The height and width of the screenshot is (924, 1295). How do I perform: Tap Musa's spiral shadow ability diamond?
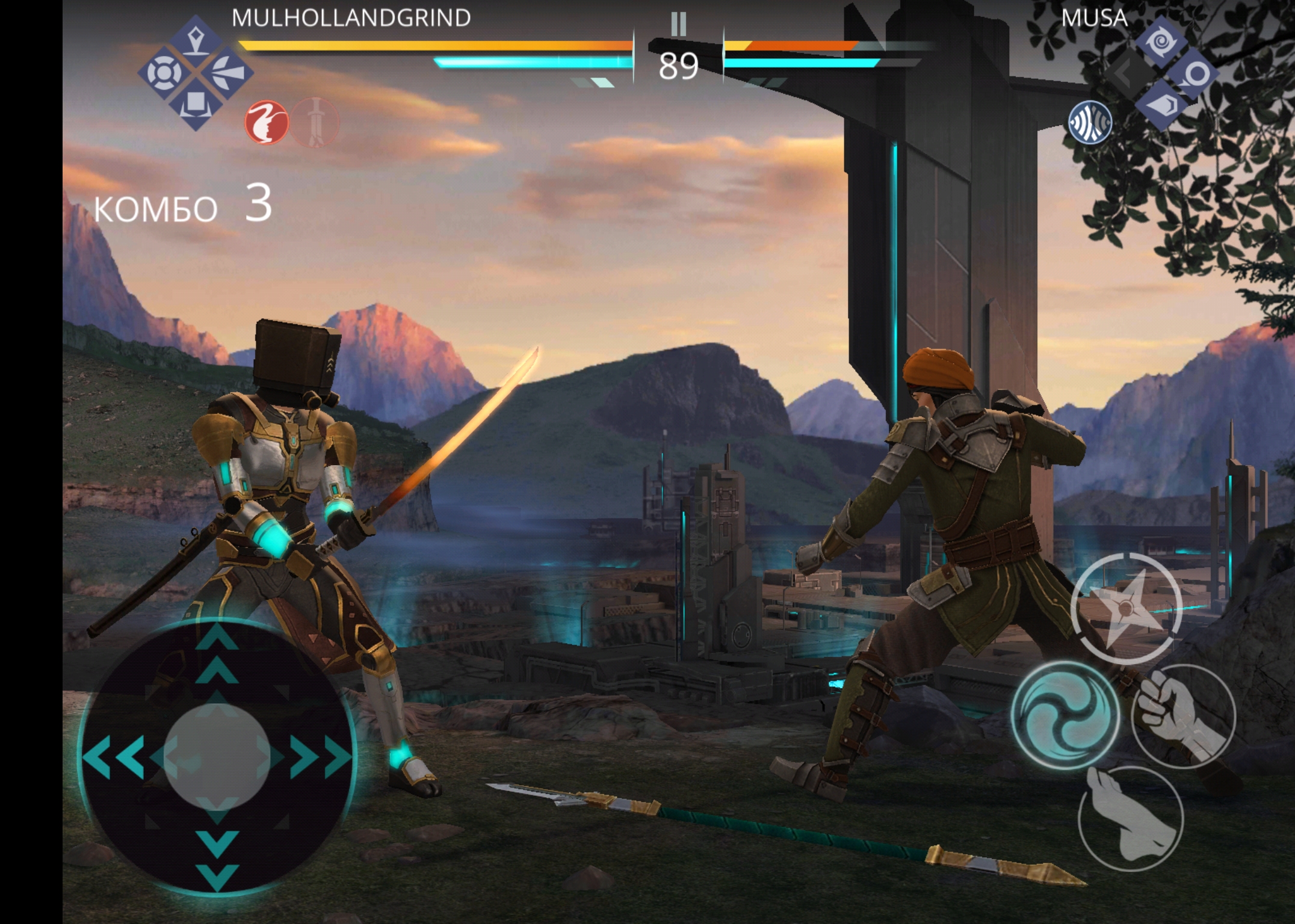point(1161,42)
